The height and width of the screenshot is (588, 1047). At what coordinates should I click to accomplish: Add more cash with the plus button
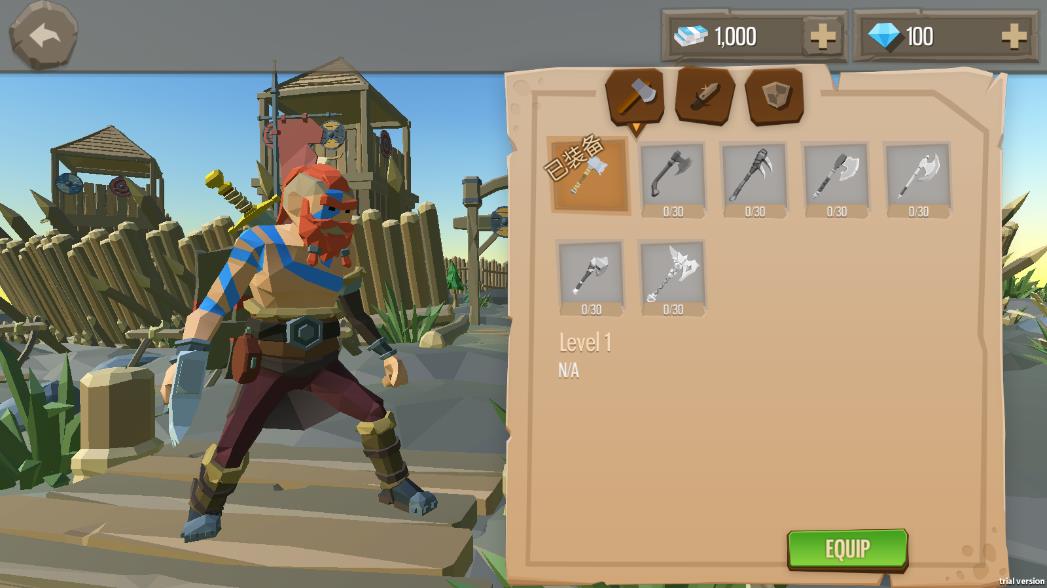[822, 37]
